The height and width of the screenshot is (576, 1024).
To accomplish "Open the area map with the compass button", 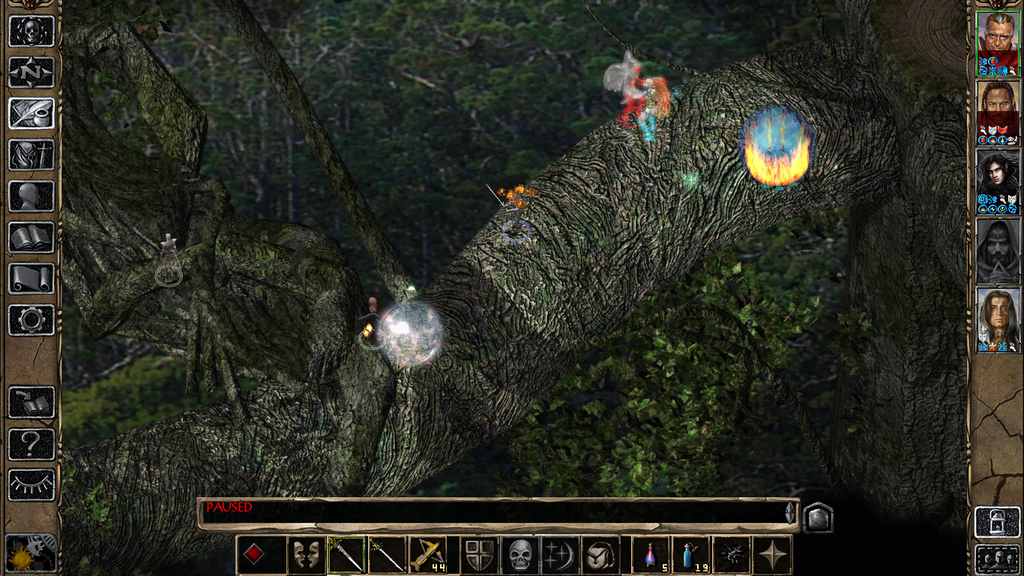I will tap(31, 72).
